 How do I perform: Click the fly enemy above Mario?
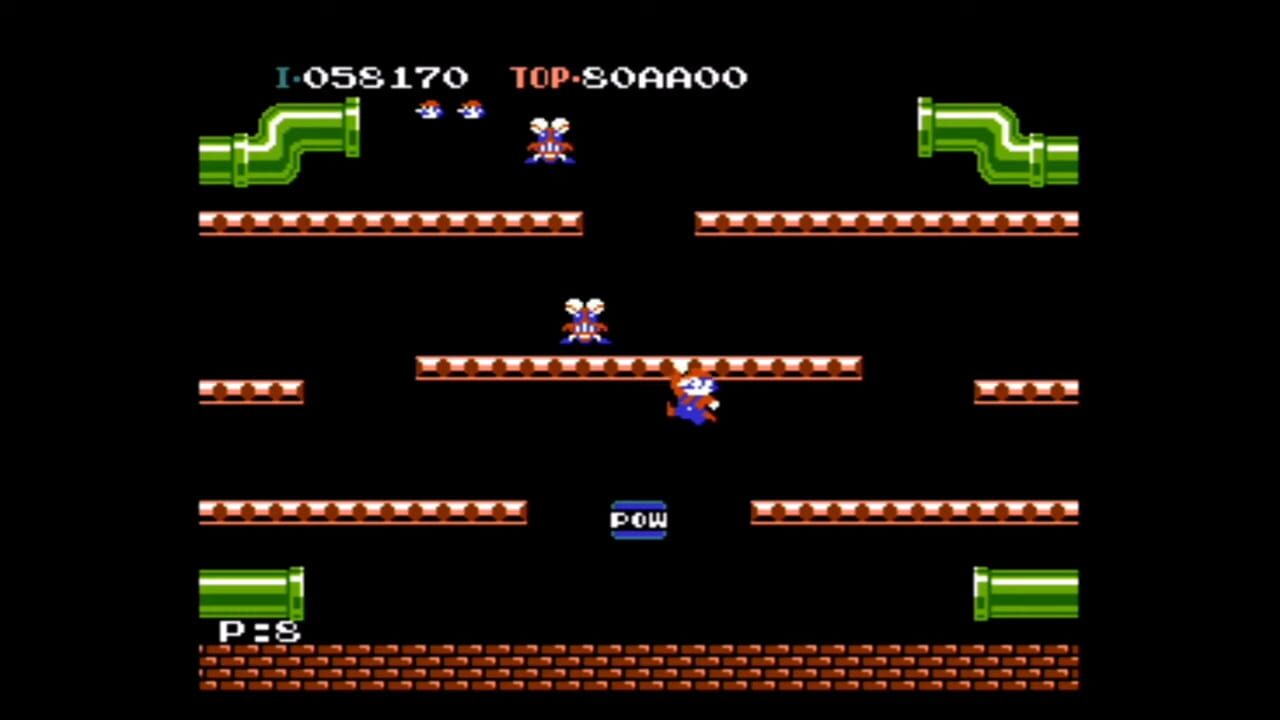pos(584,318)
